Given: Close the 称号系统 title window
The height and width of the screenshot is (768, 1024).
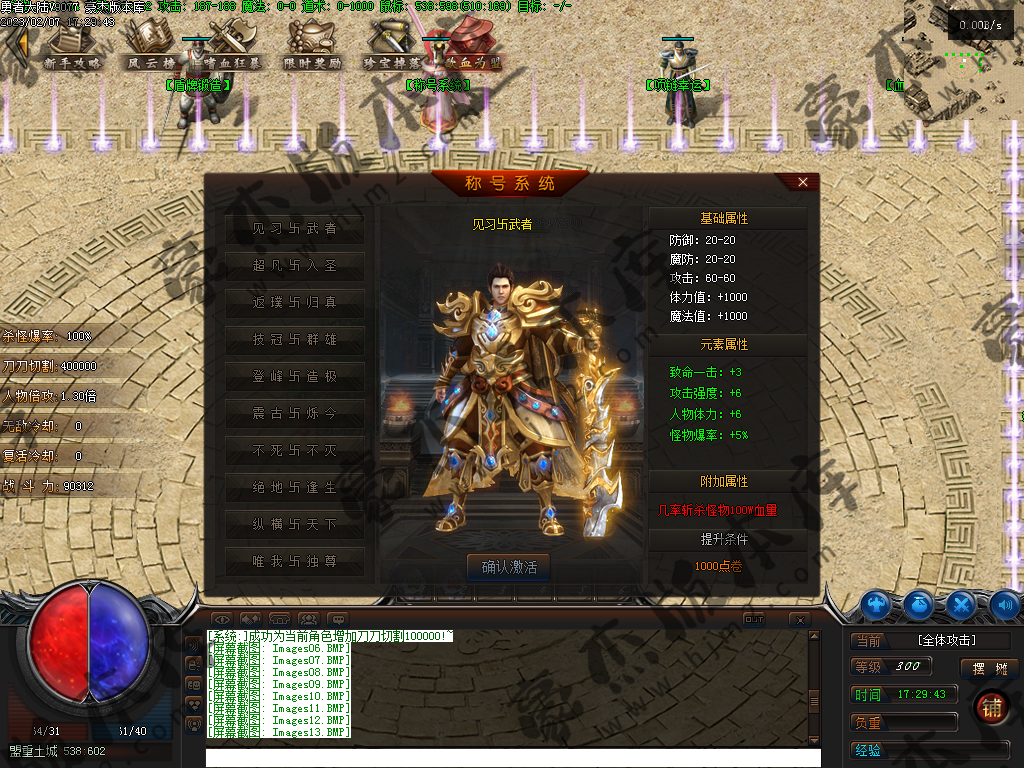Looking at the screenshot, I should click(803, 182).
